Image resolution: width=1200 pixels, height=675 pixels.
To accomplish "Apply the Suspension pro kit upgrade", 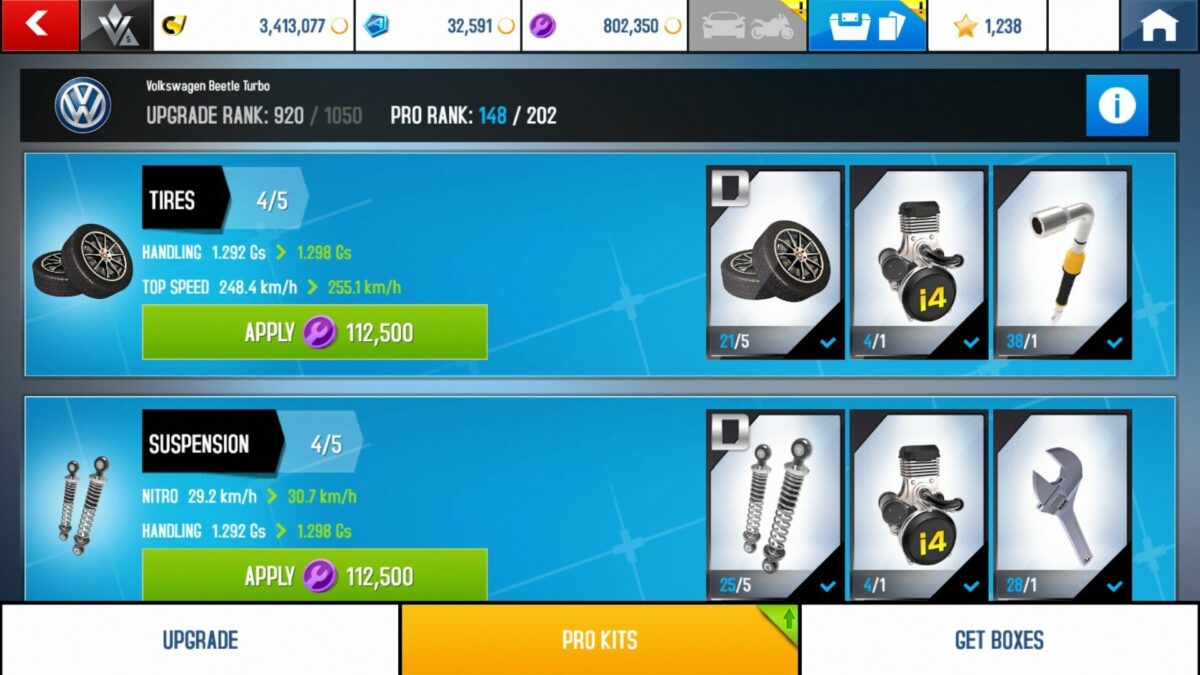I will click(x=314, y=575).
